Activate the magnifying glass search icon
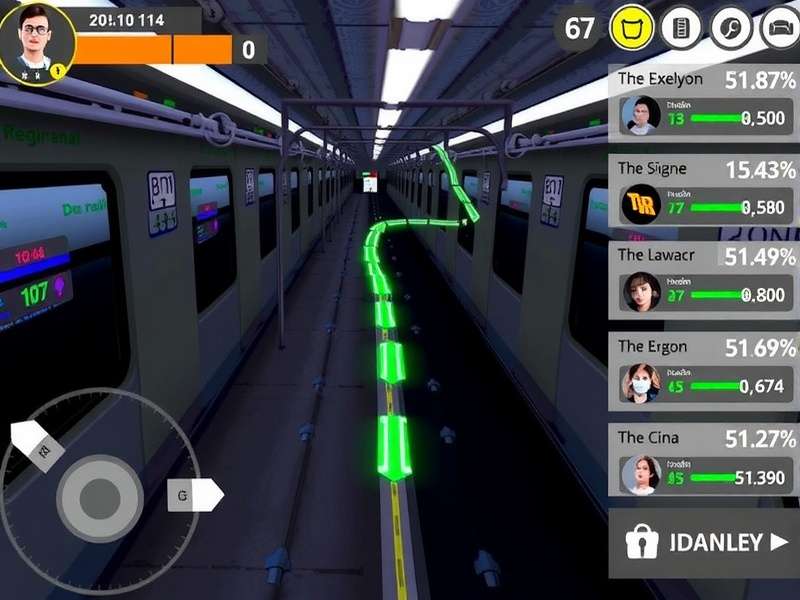 pyautogui.click(x=731, y=28)
